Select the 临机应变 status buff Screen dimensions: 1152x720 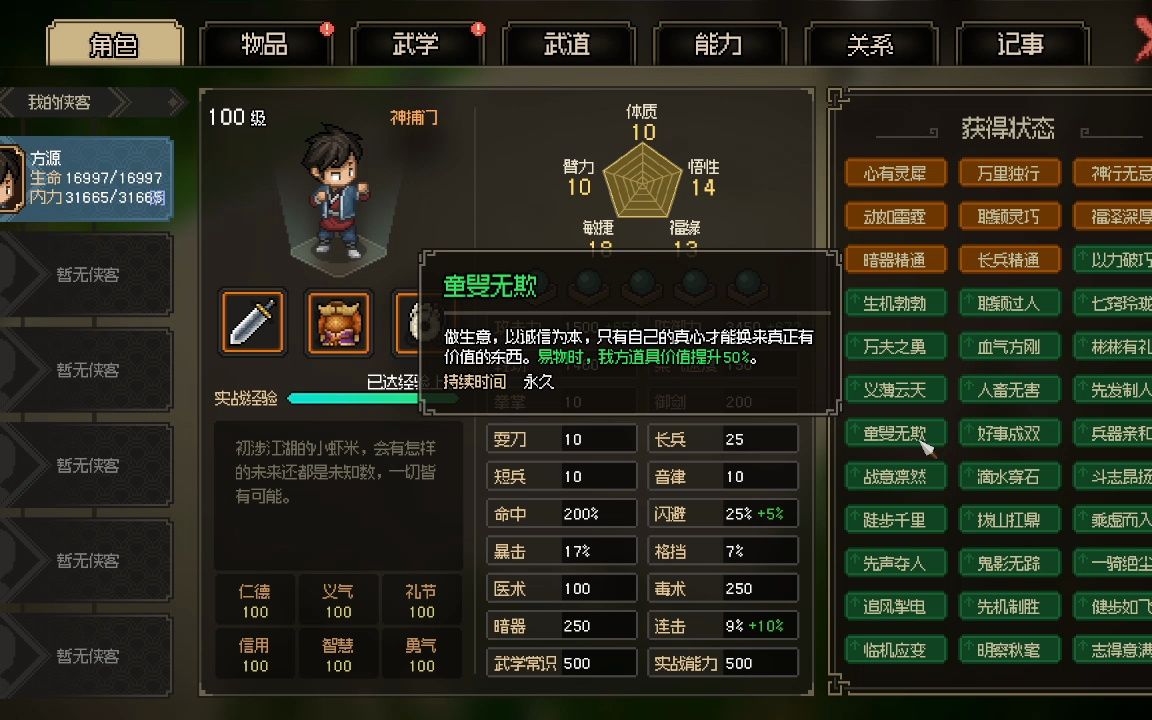(894, 650)
